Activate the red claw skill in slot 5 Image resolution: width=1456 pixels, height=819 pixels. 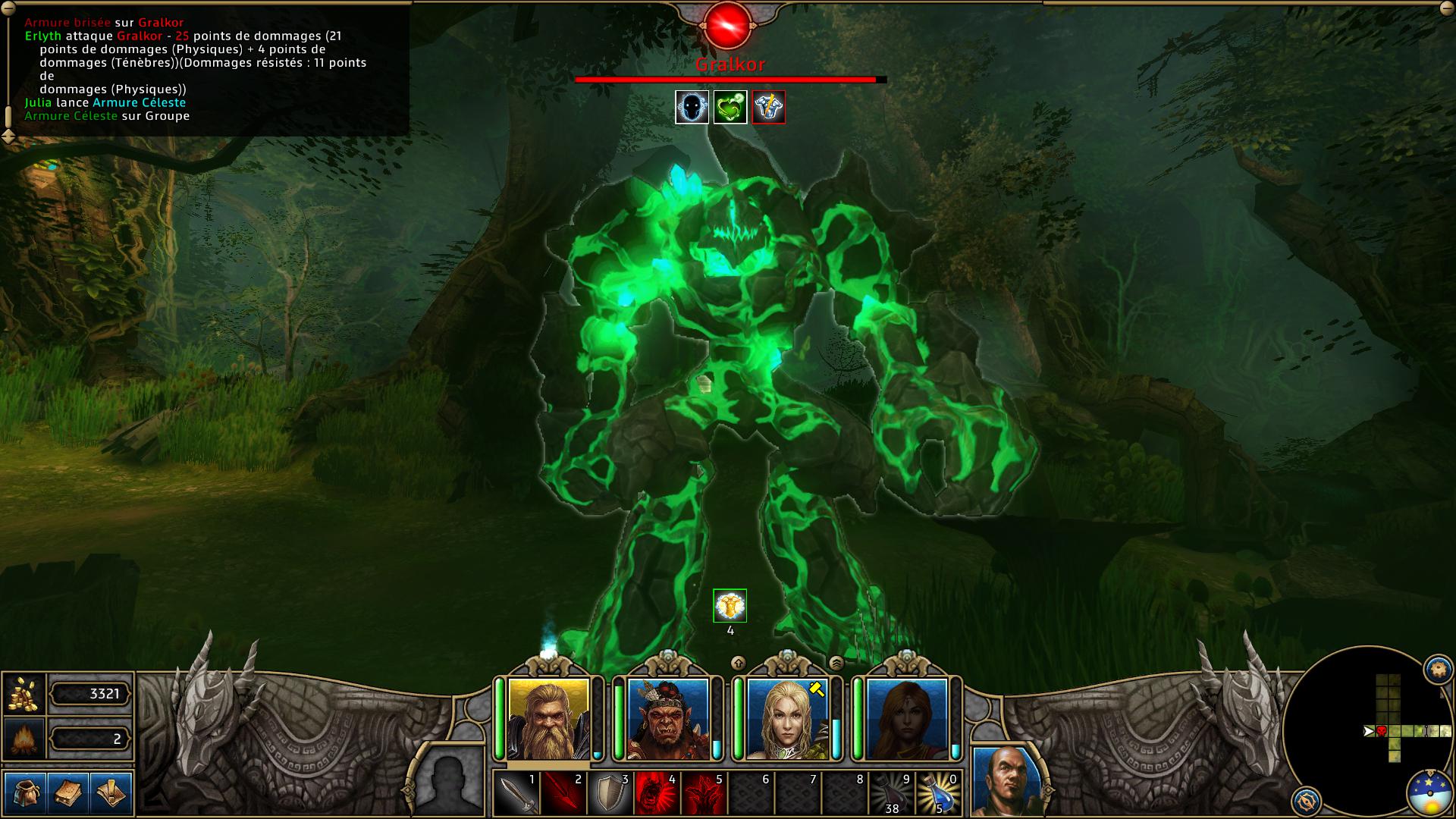pyautogui.click(x=704, y=794)
